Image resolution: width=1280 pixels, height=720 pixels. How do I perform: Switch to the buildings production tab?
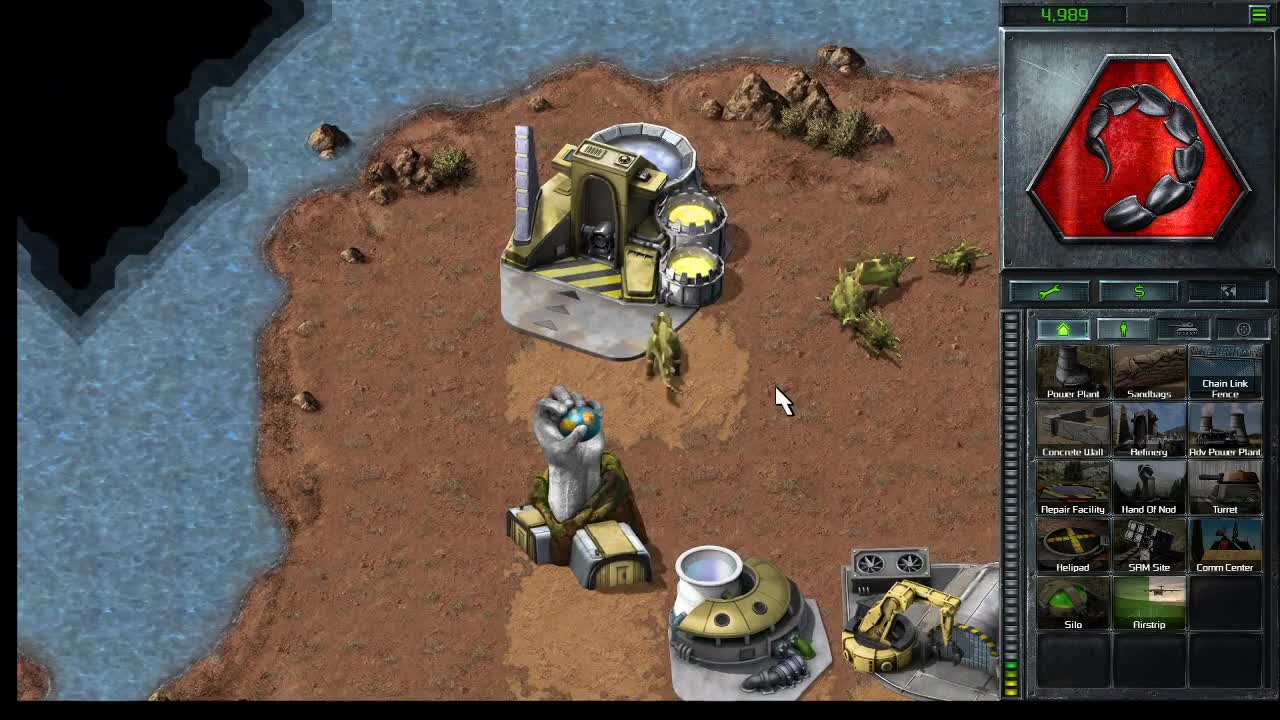pos(1063,328)
